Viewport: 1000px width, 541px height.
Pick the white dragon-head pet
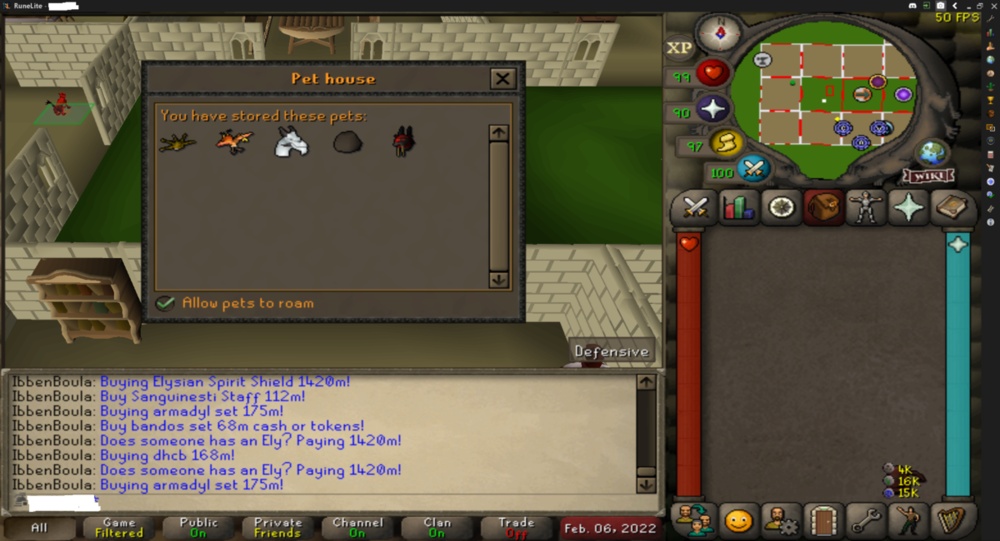291,144
